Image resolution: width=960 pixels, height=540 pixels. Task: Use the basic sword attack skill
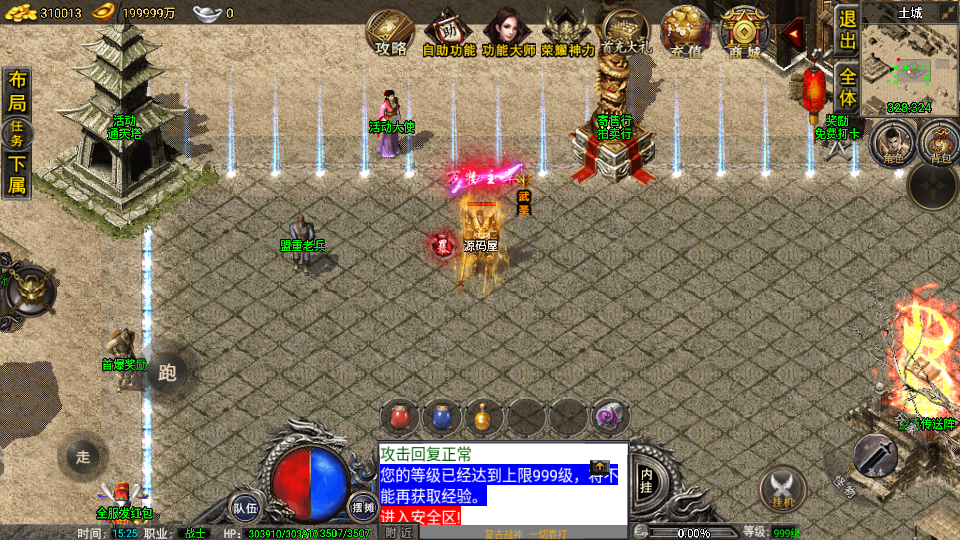click(875, 457)
